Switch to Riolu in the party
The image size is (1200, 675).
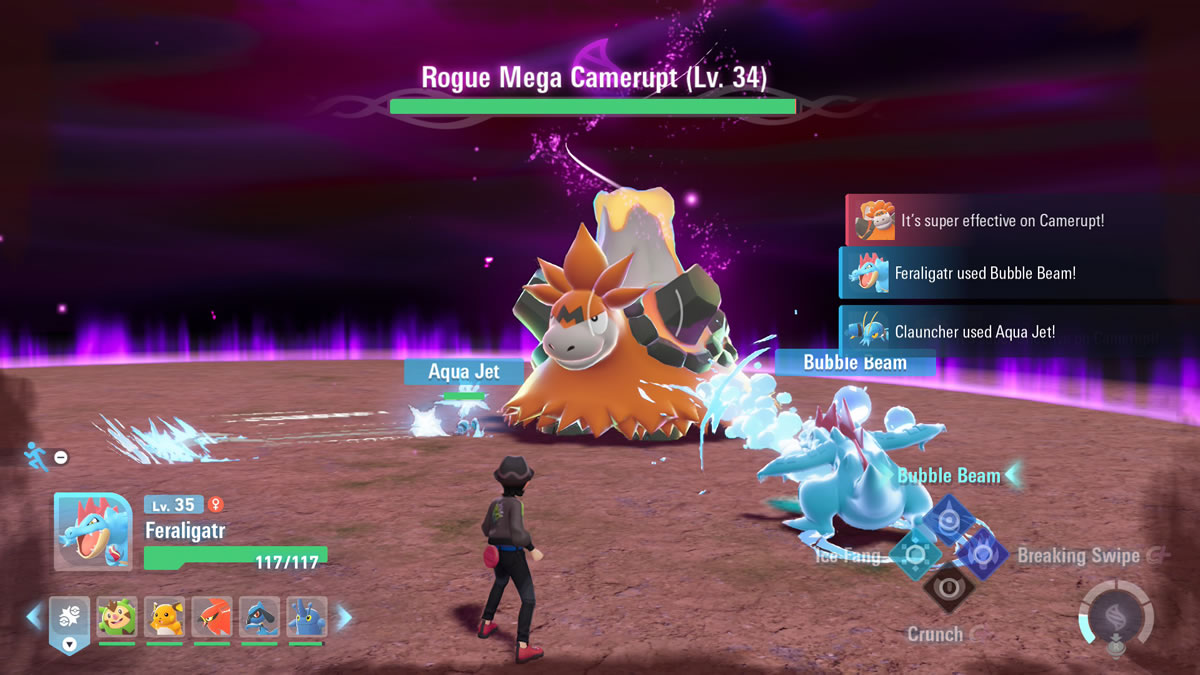coord(259,618)
